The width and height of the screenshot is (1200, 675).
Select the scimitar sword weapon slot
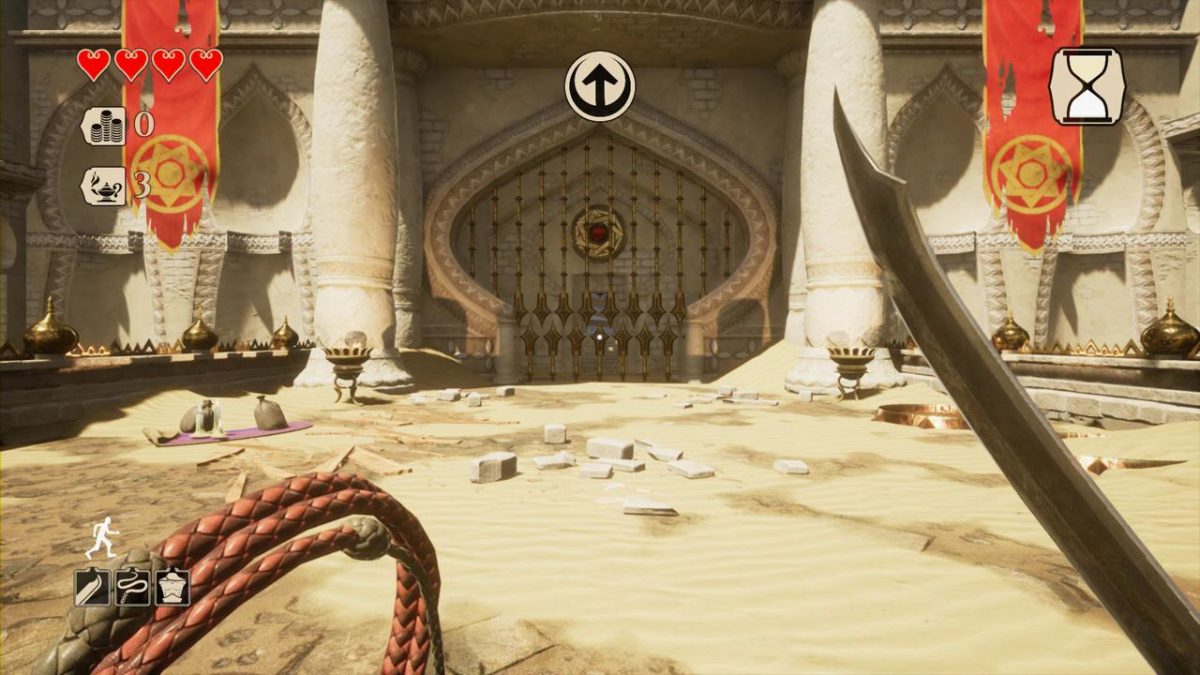92,587
